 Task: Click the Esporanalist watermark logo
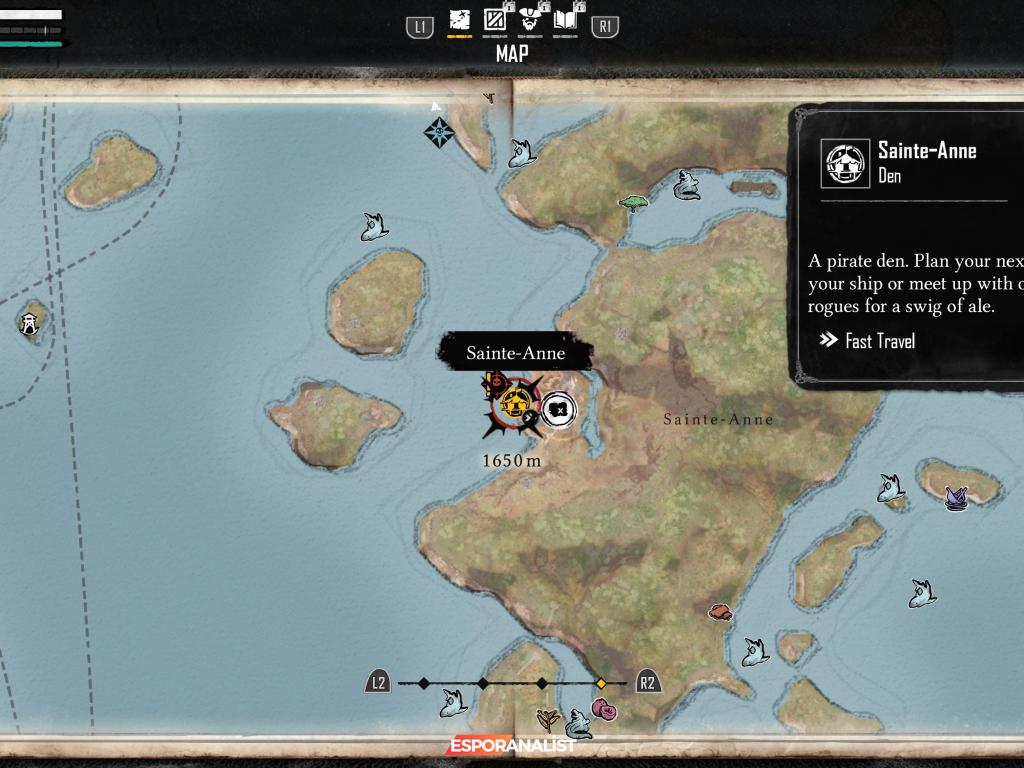point(512,745)
